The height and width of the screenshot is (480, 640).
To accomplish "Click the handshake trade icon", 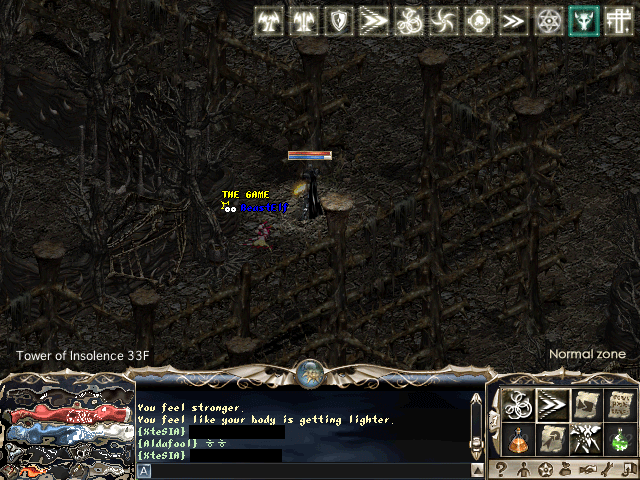I will pyautogui.click(x=588, y=470).
